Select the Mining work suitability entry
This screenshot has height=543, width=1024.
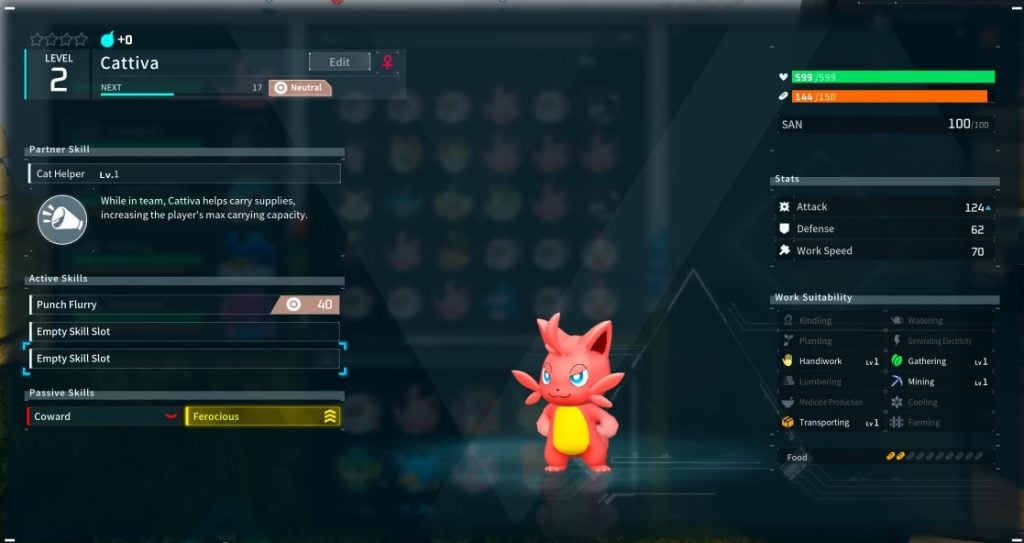(938, 382)
